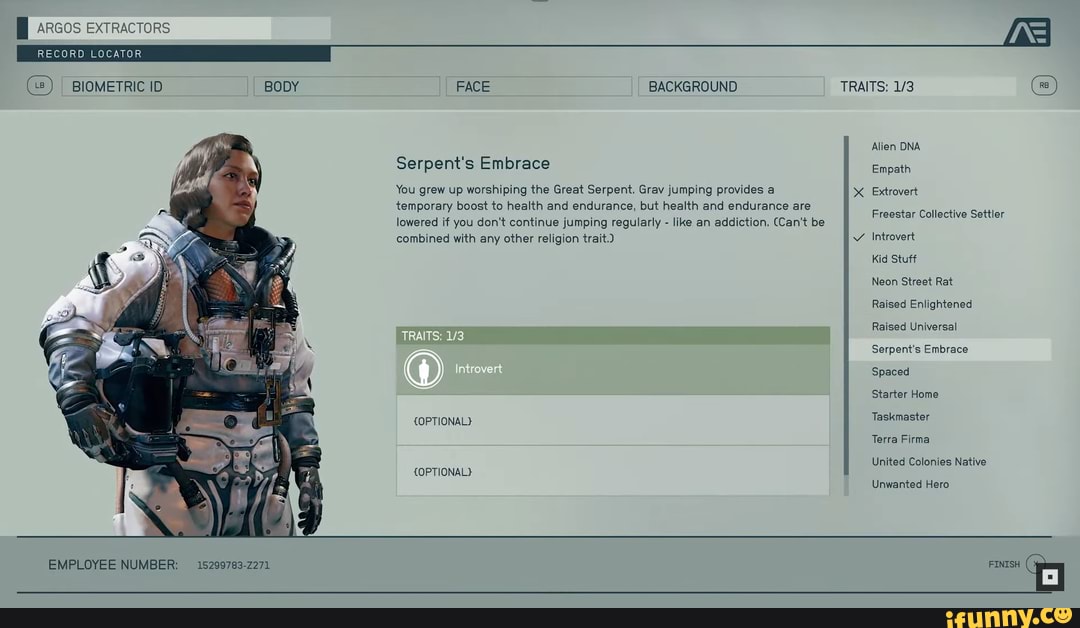Choose the Terra Firma trait
1080x628 pixels.
pyautogui.click(x=901, y=439)
